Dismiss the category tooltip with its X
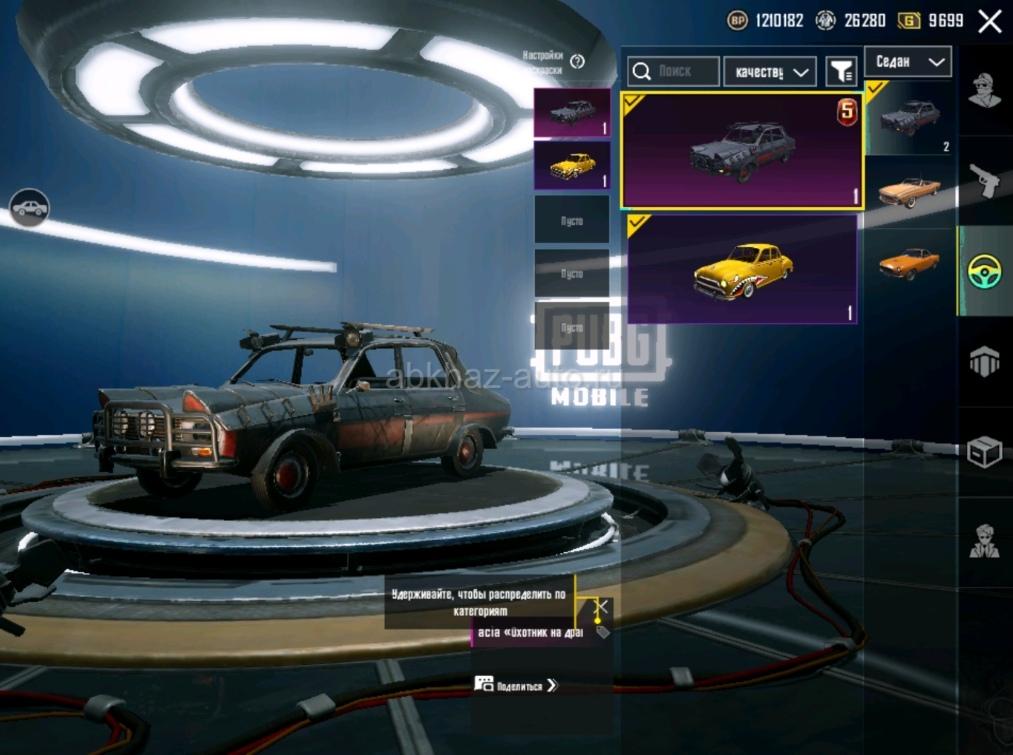1013x755 pixels. click(601, 606)
